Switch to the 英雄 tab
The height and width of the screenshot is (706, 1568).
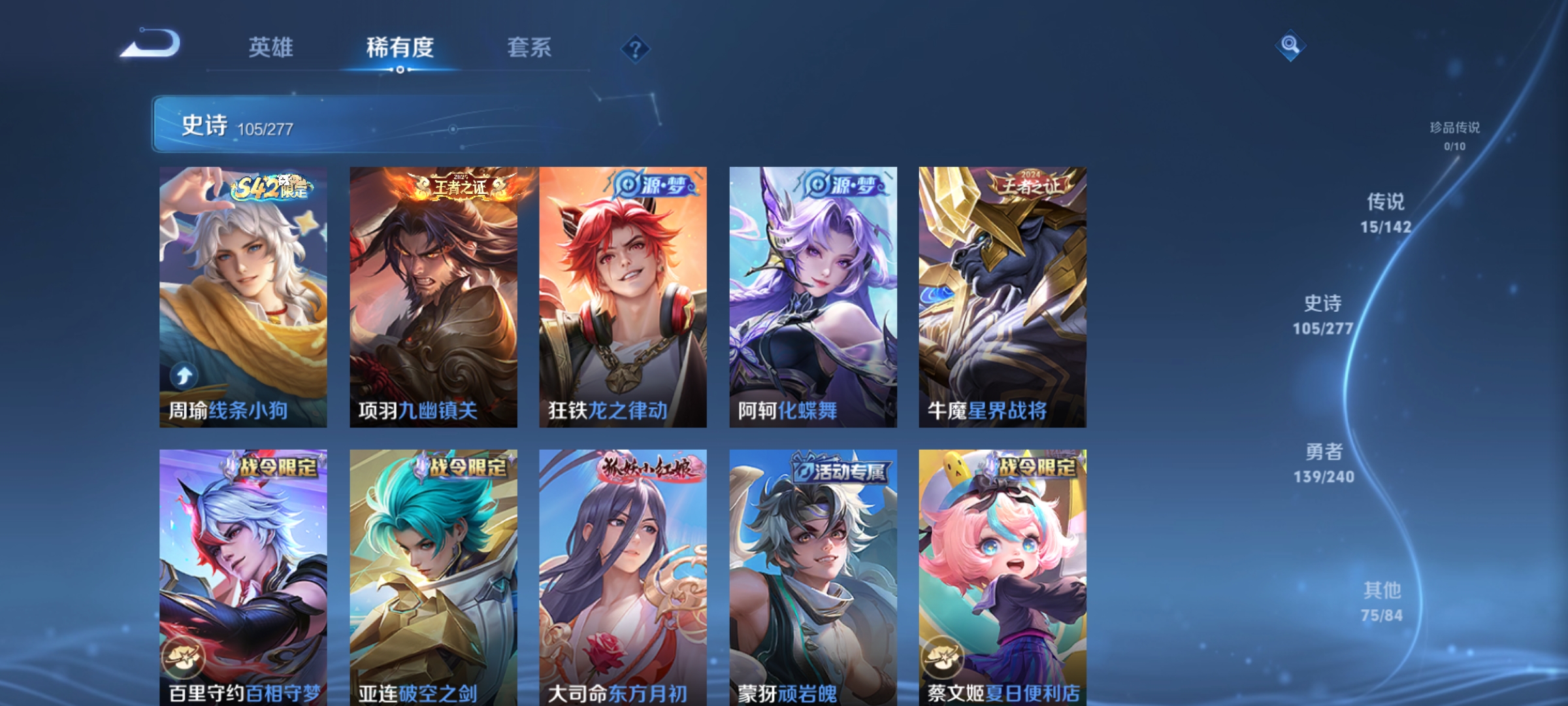pos(272,47)
